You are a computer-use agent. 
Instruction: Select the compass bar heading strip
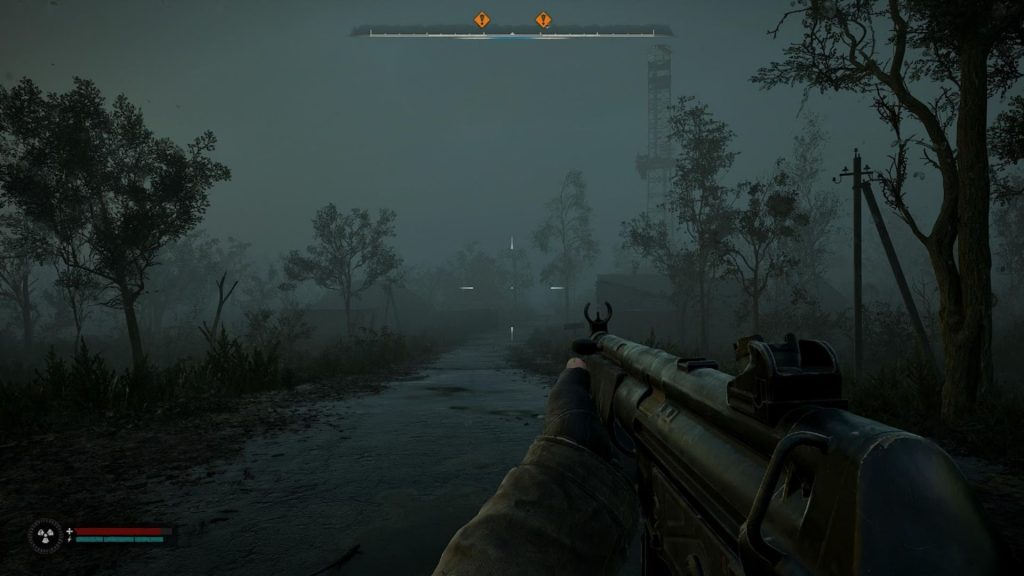tap(511, 33)
